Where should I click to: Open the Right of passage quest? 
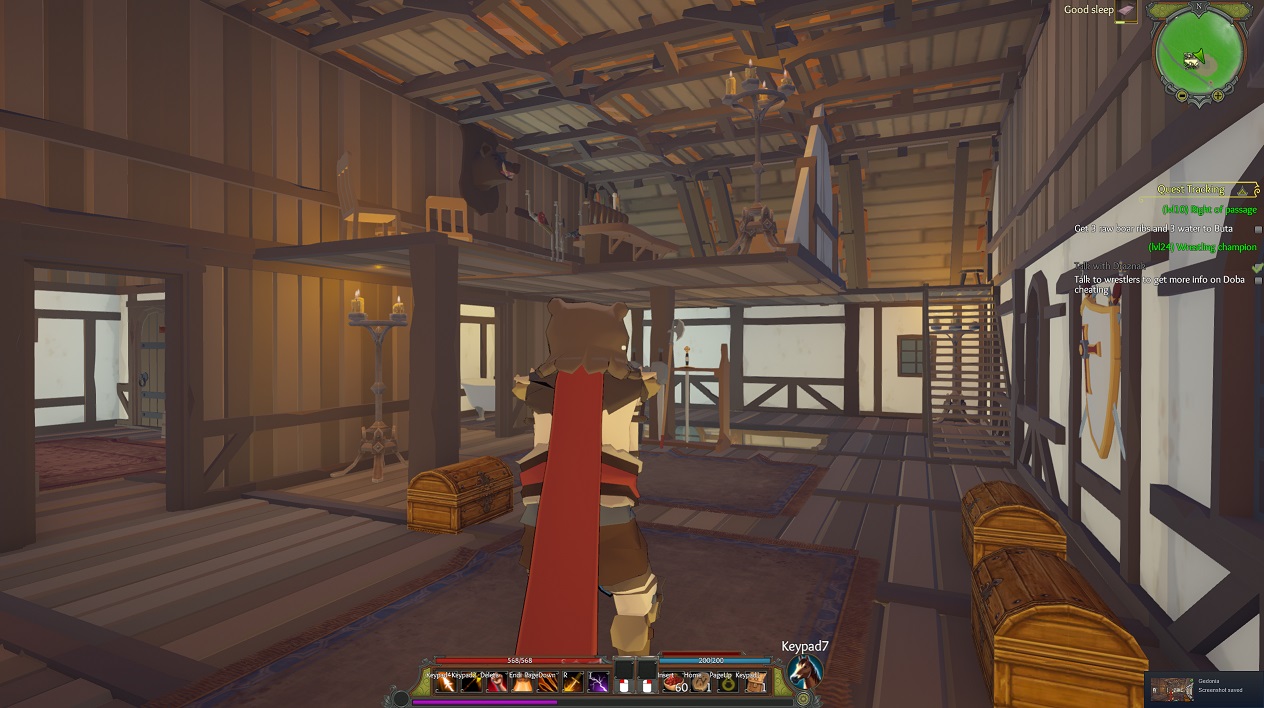pos(1209,210)
